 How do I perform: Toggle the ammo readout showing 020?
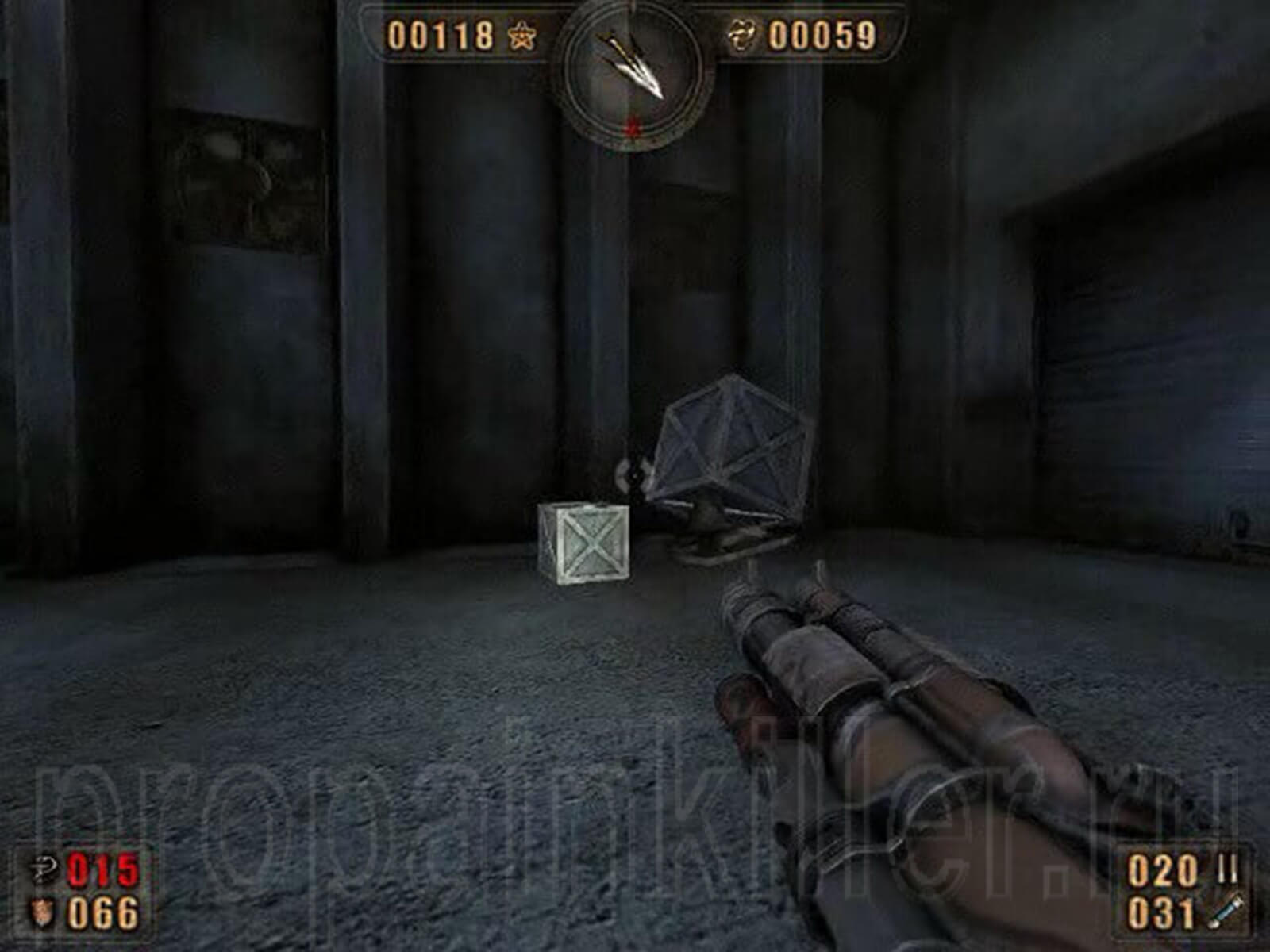coord(1162,869)
